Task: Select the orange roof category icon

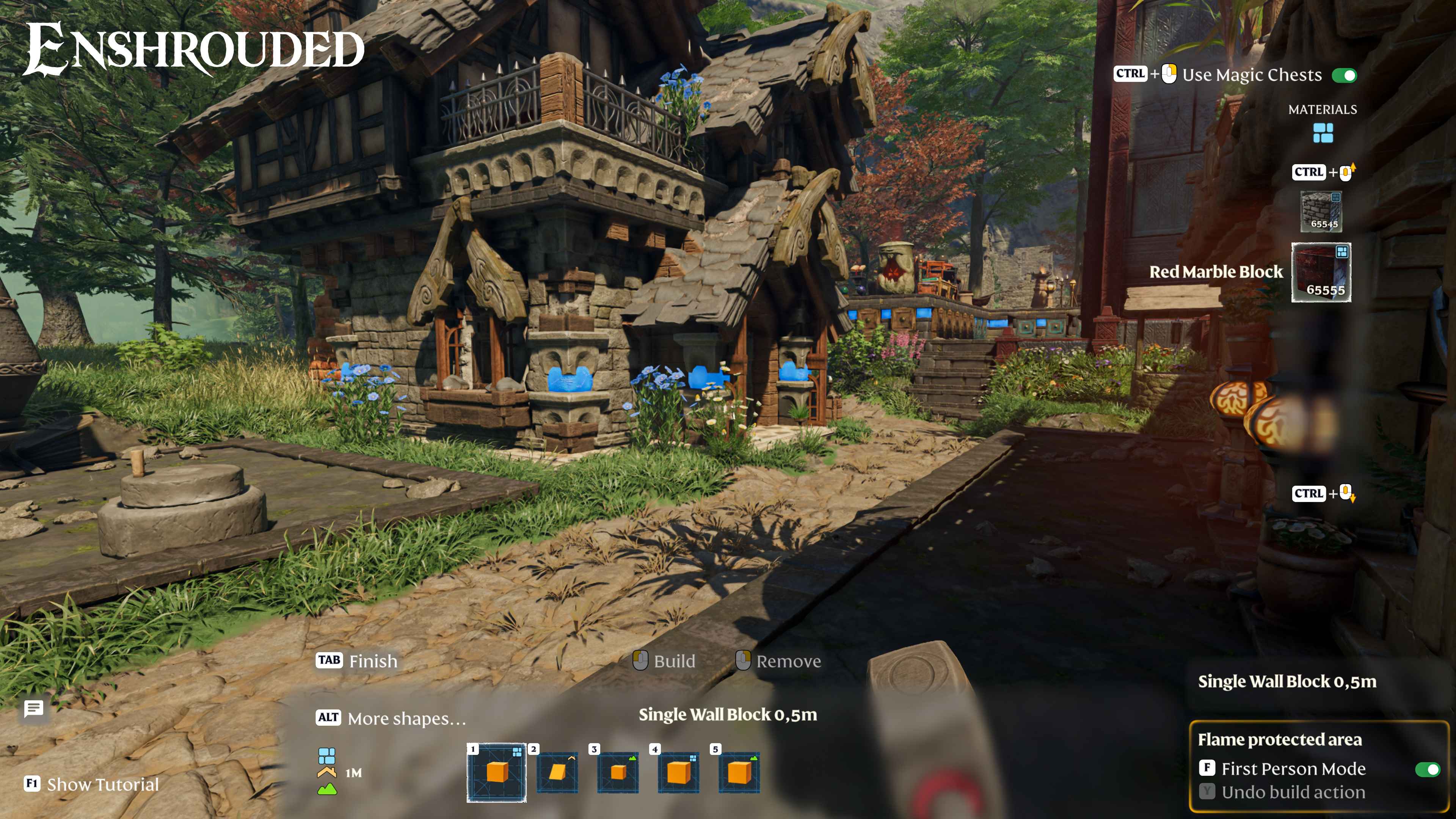Action: click(327, 772)
